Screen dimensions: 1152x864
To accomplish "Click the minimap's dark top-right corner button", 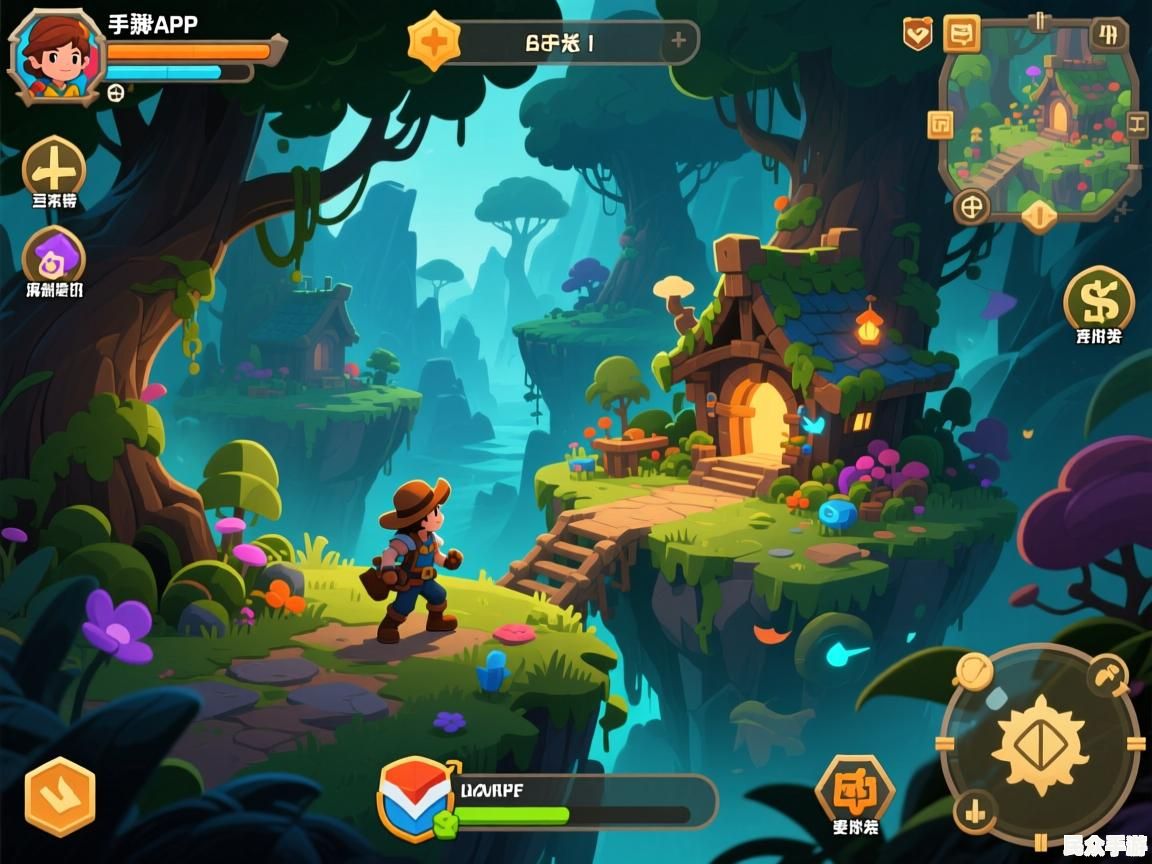I will (x=1107, y=35).
